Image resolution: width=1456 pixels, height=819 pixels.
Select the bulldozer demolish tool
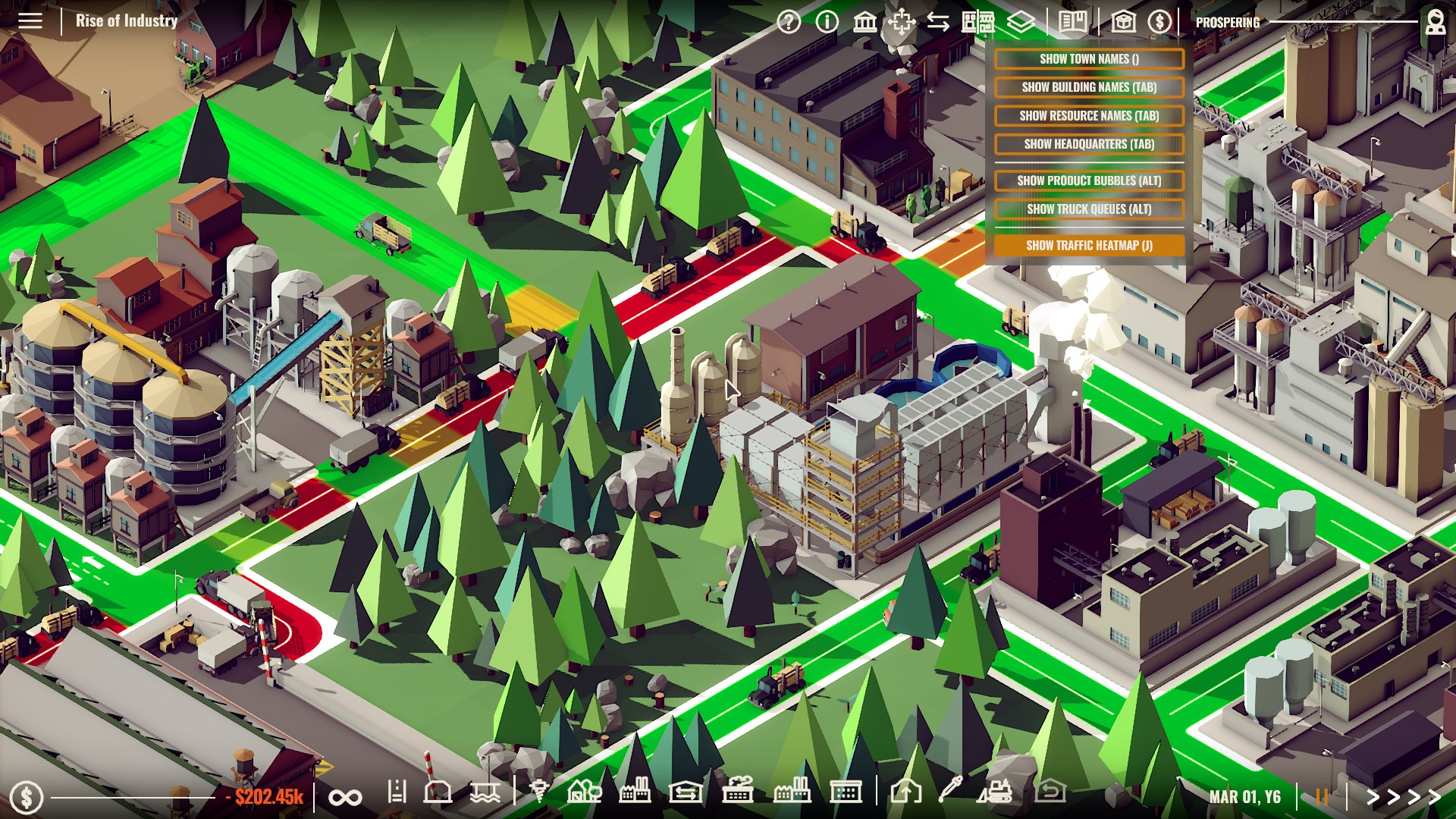tap(996, 795)
